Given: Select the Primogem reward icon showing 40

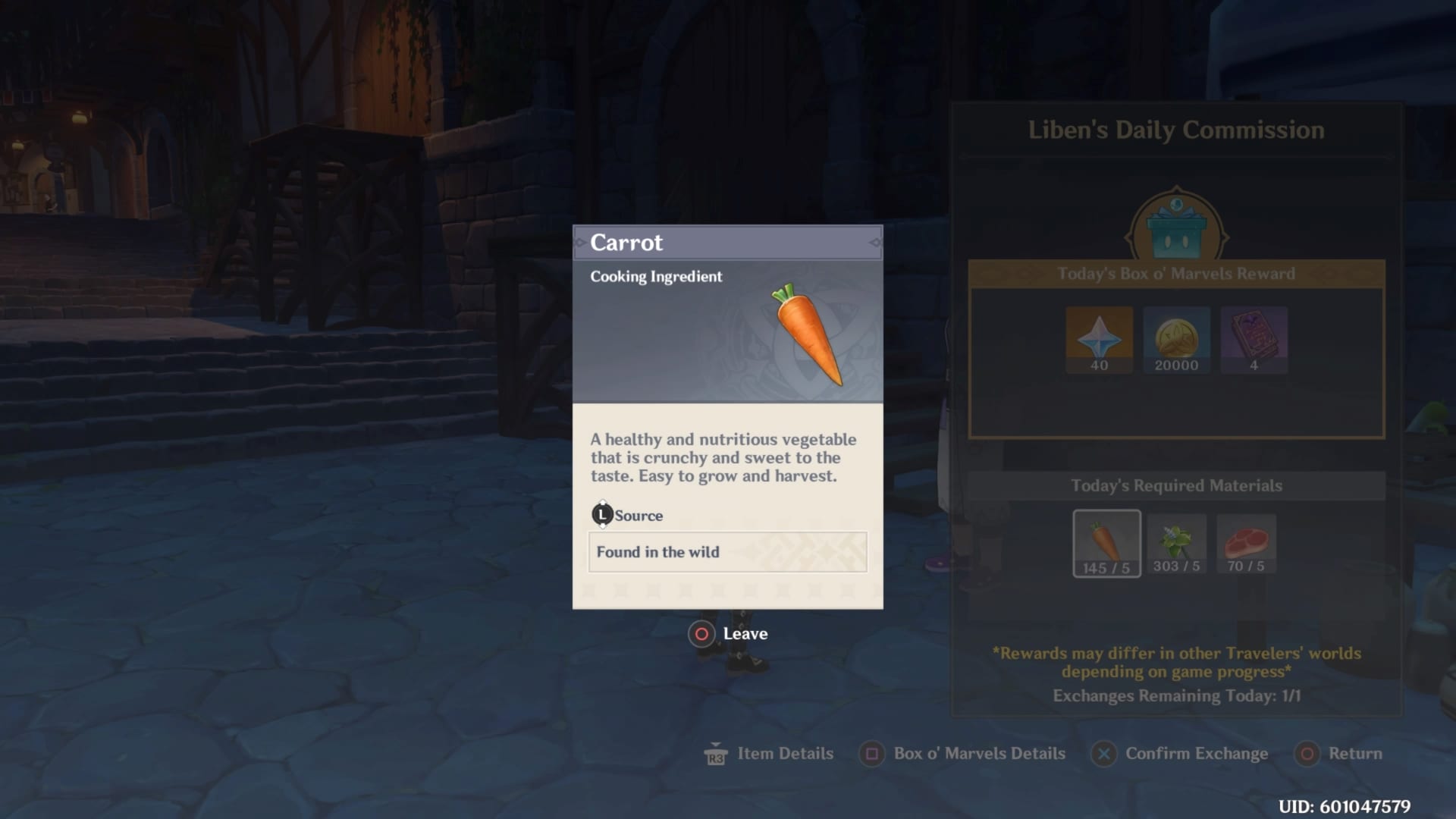Looking at the screenshot, I should (x=1100, y=338).
